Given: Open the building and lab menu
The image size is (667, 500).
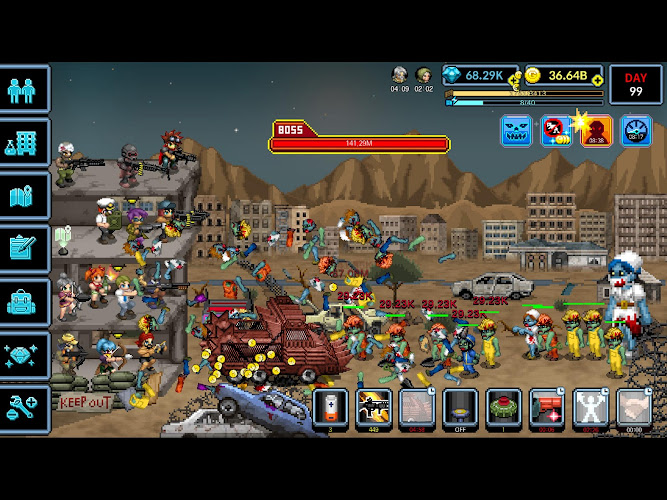Looking at the screenshot, I should click(x=24, y=142).
